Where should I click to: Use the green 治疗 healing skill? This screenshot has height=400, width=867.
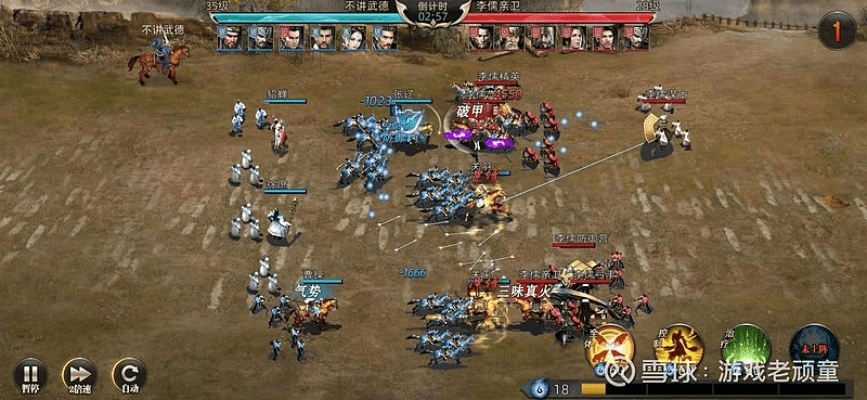click(746, 346)
